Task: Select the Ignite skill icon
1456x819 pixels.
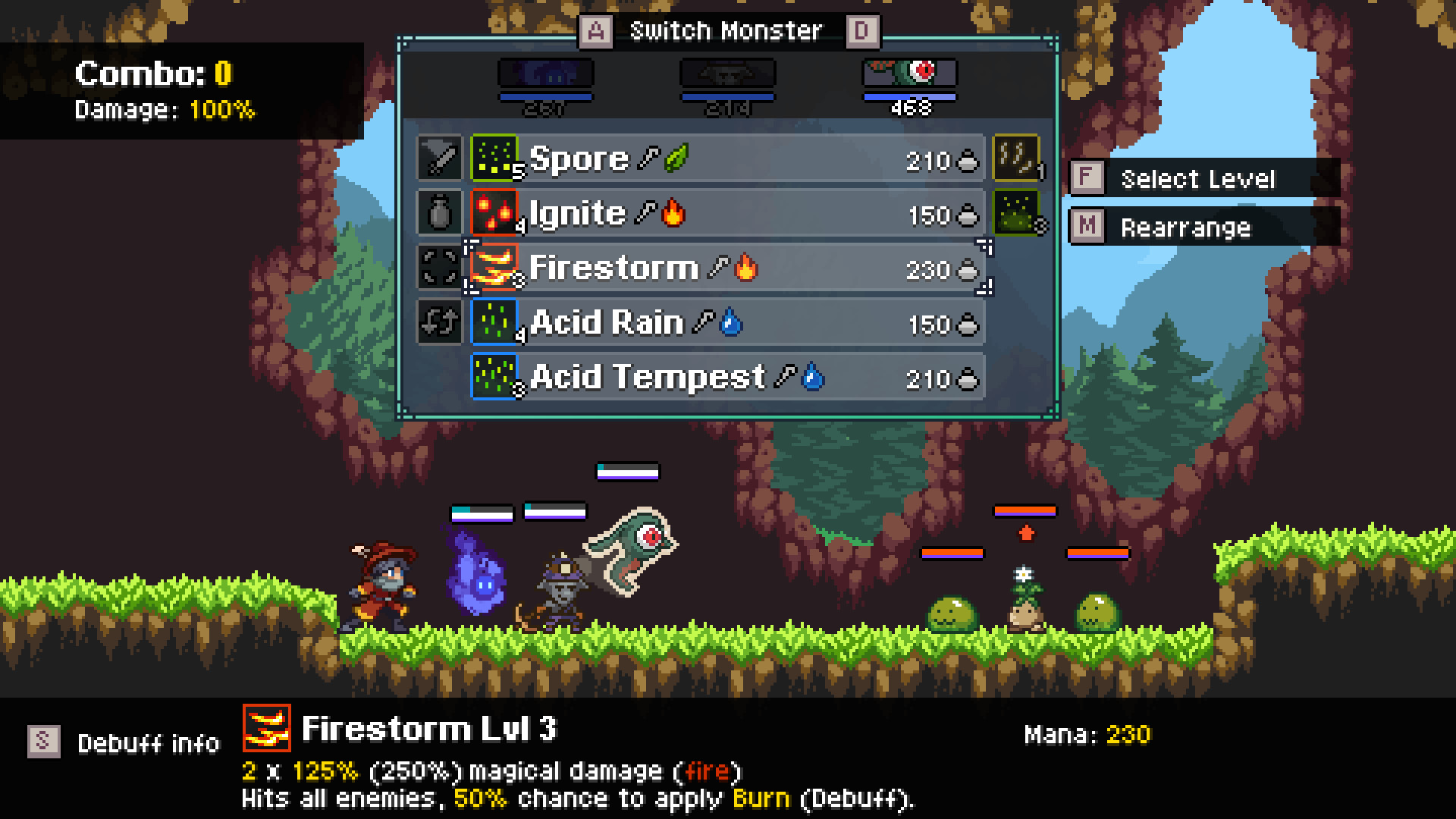Action: 494,213
